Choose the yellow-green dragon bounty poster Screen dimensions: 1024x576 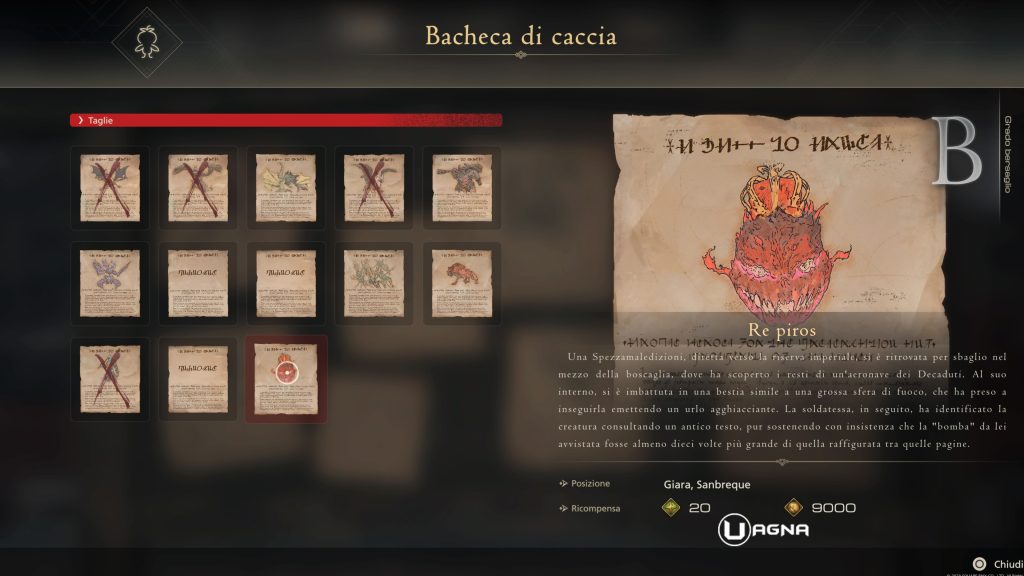coord(286,188)
